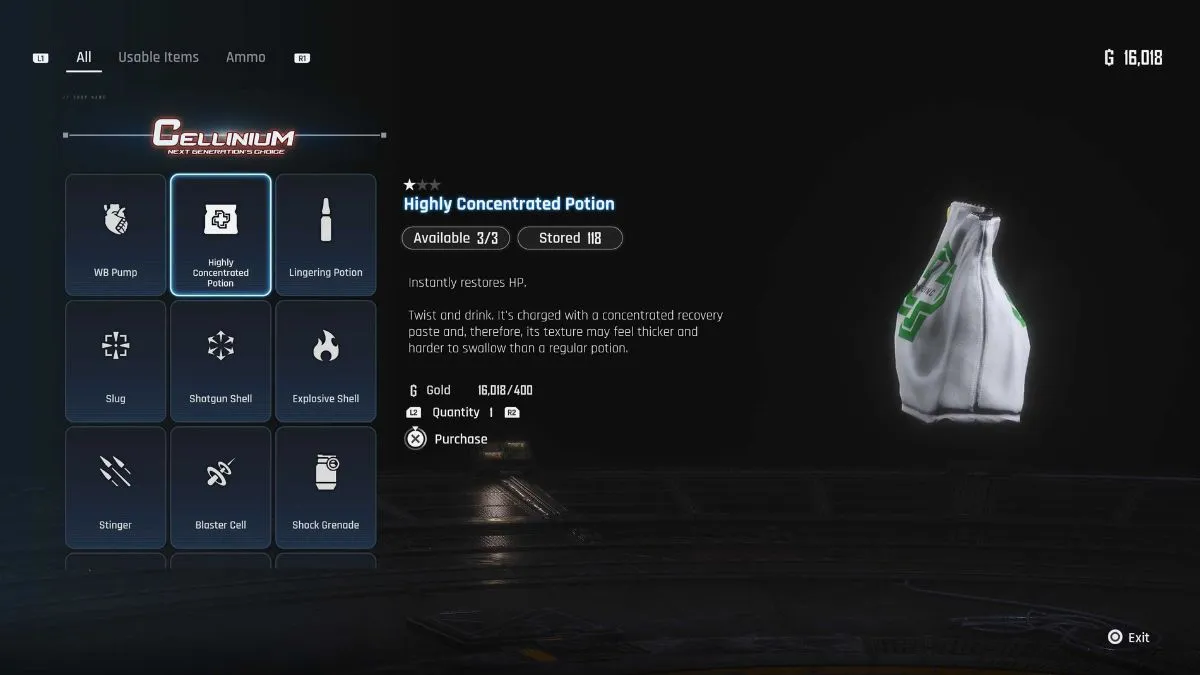
Task: Switch to the All tab
Action: (84, 58)
